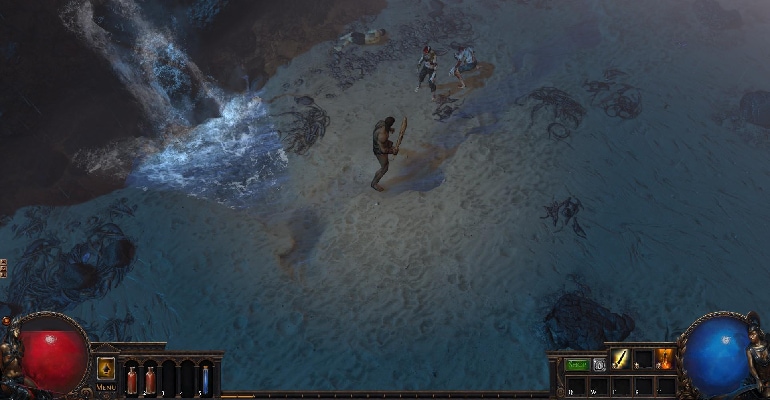Click the grey square icon beside green button
Screen dimensions: 770x400
[x=599, y=365]
